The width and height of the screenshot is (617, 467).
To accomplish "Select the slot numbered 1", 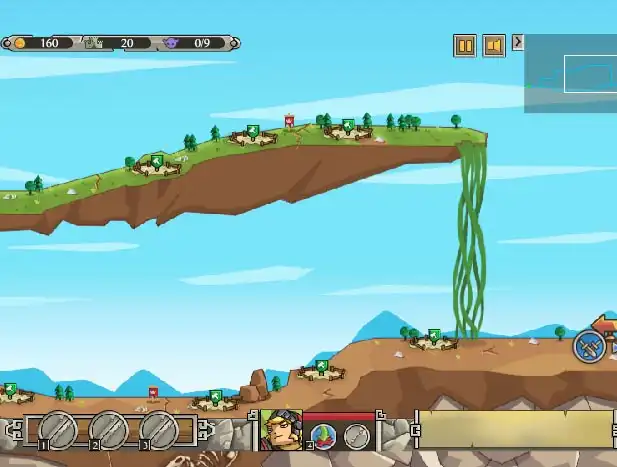I will click(x=59, y=431).
